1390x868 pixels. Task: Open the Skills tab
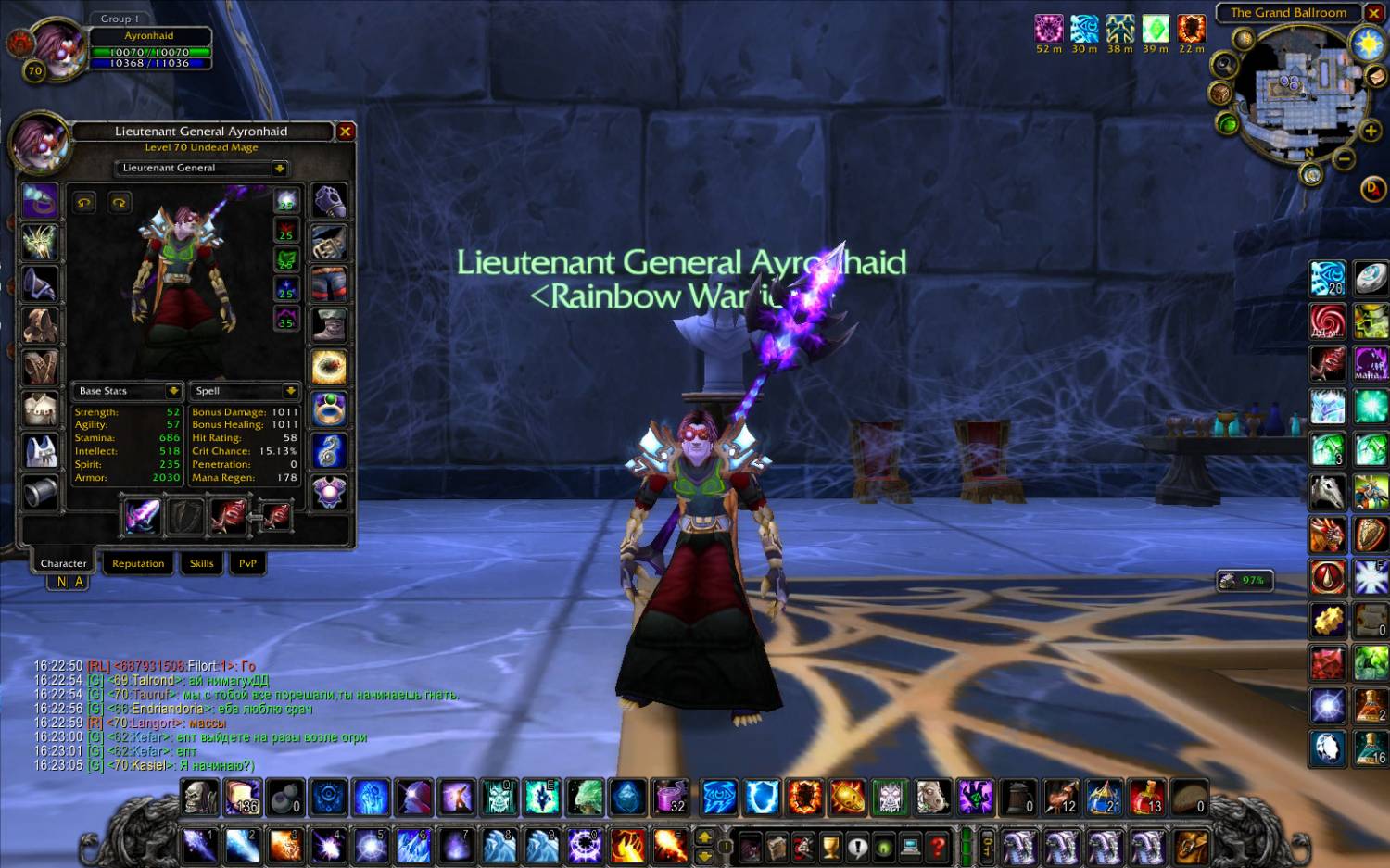coord(201,563)
